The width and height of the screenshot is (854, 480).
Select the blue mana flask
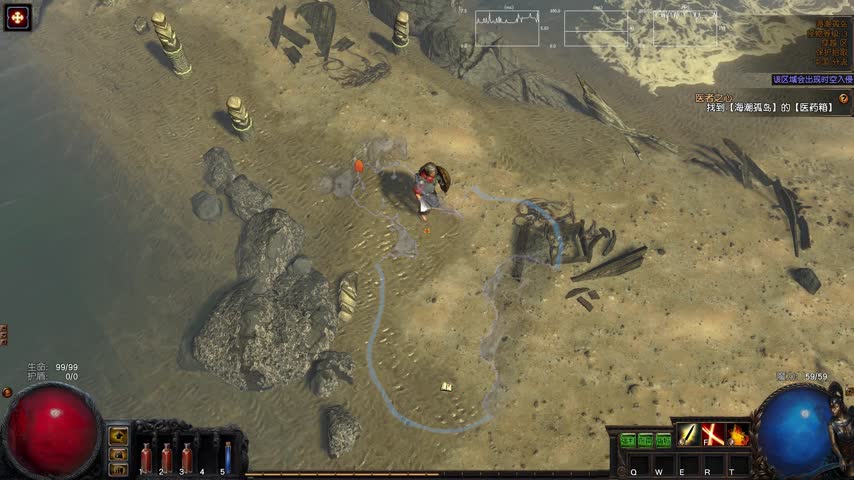tap(227, 455)
